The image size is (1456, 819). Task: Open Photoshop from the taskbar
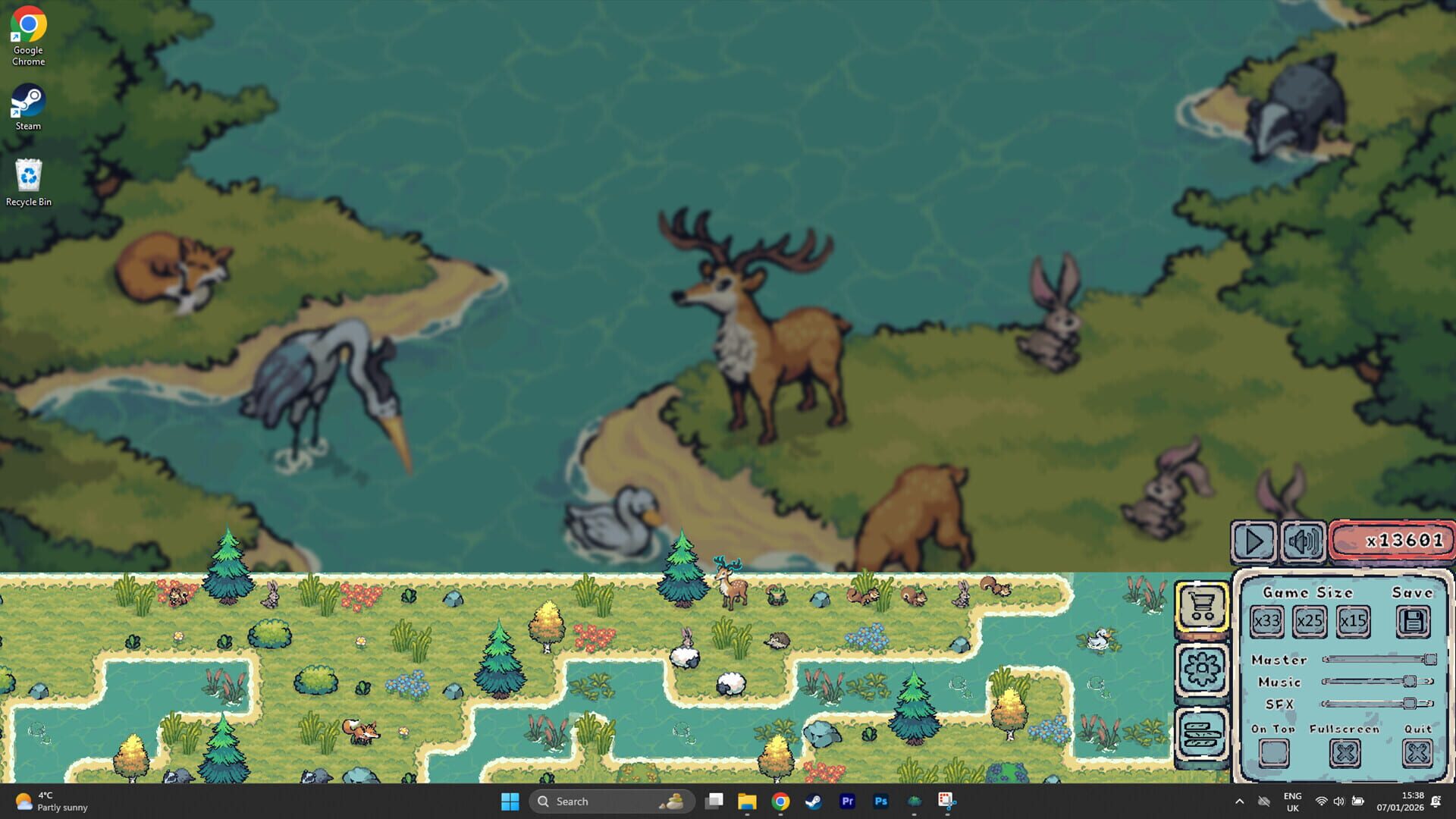tap(881, 801)
